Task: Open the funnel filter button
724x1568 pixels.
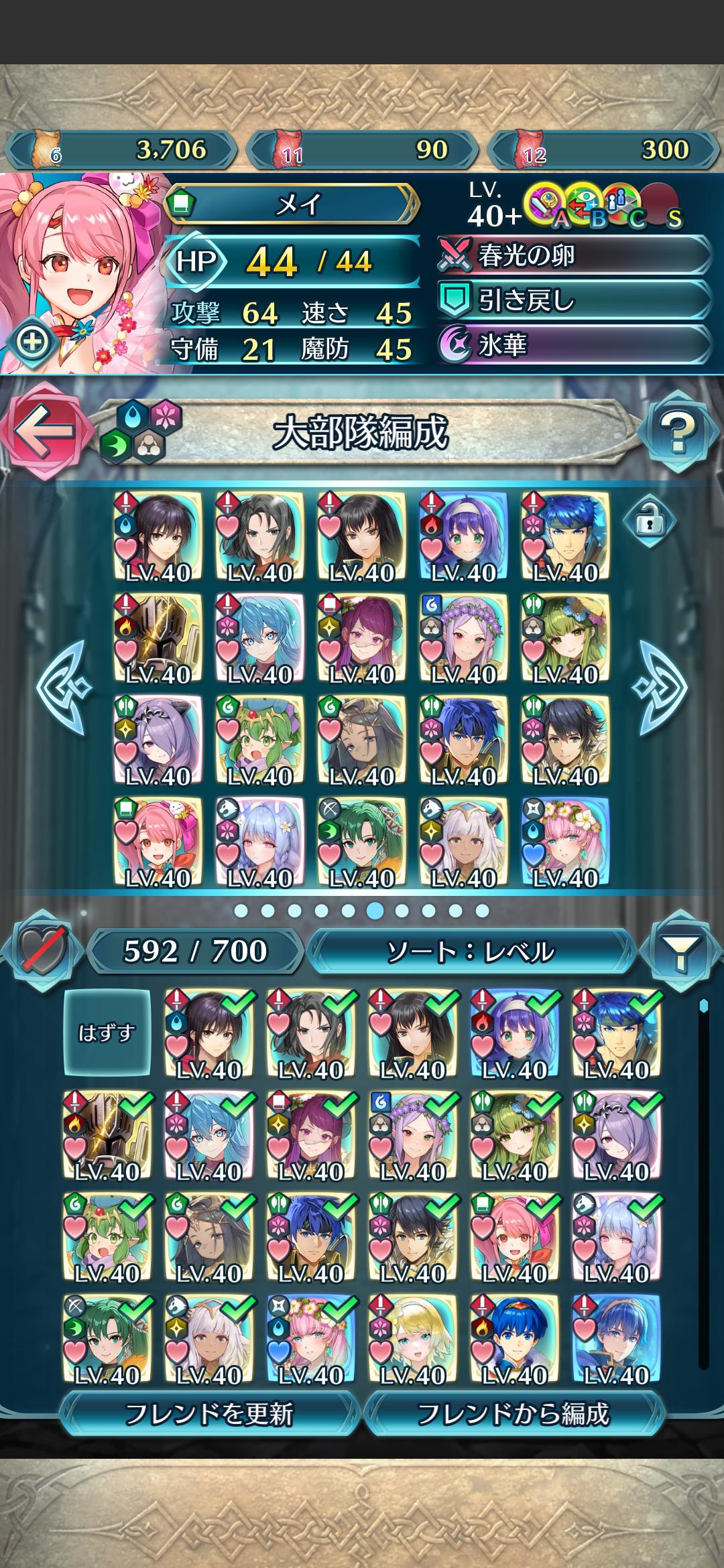Action: pyautogui.click(x=679, y=951)
